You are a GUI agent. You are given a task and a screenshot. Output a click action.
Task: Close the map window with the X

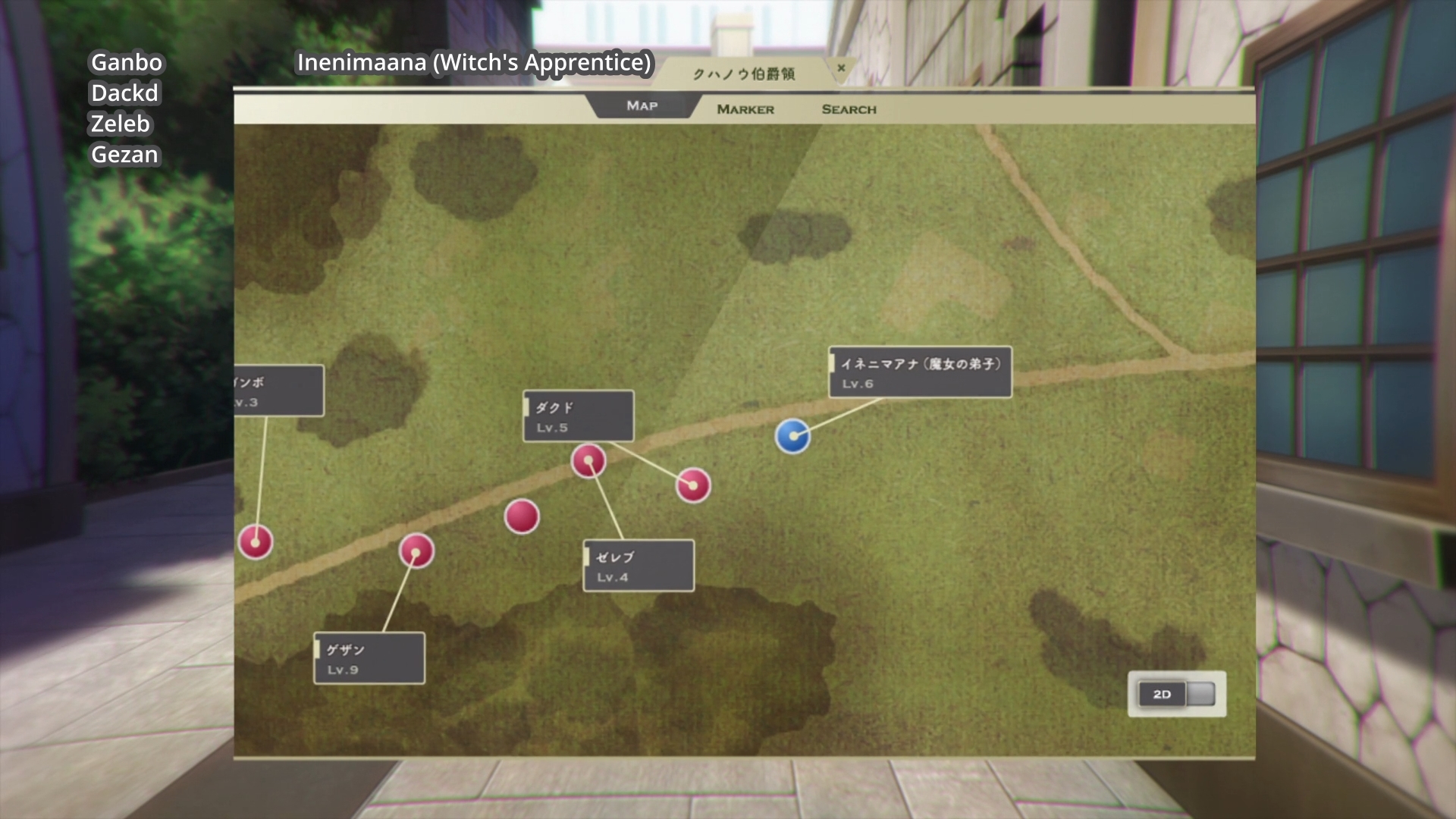(841, 68)
